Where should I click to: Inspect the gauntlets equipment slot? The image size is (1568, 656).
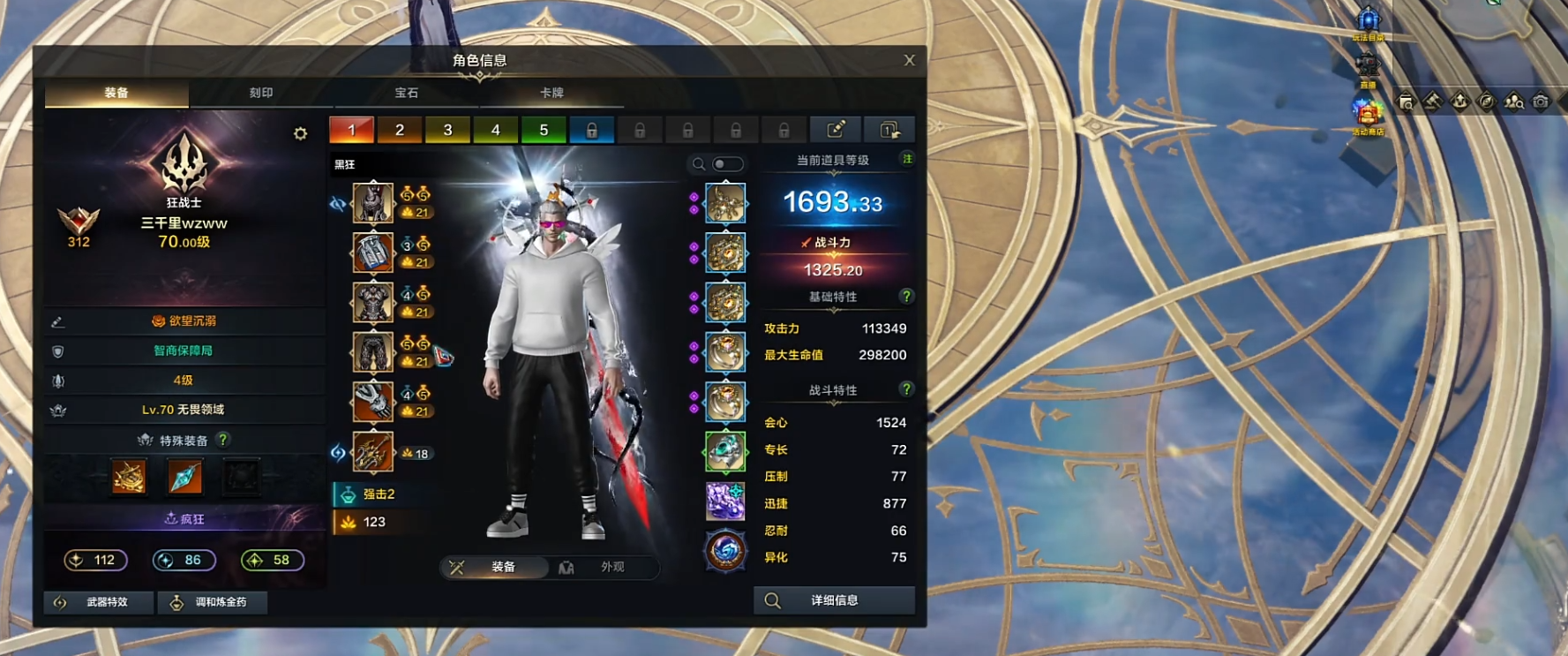pyautogui.click(x=373, y=402)
